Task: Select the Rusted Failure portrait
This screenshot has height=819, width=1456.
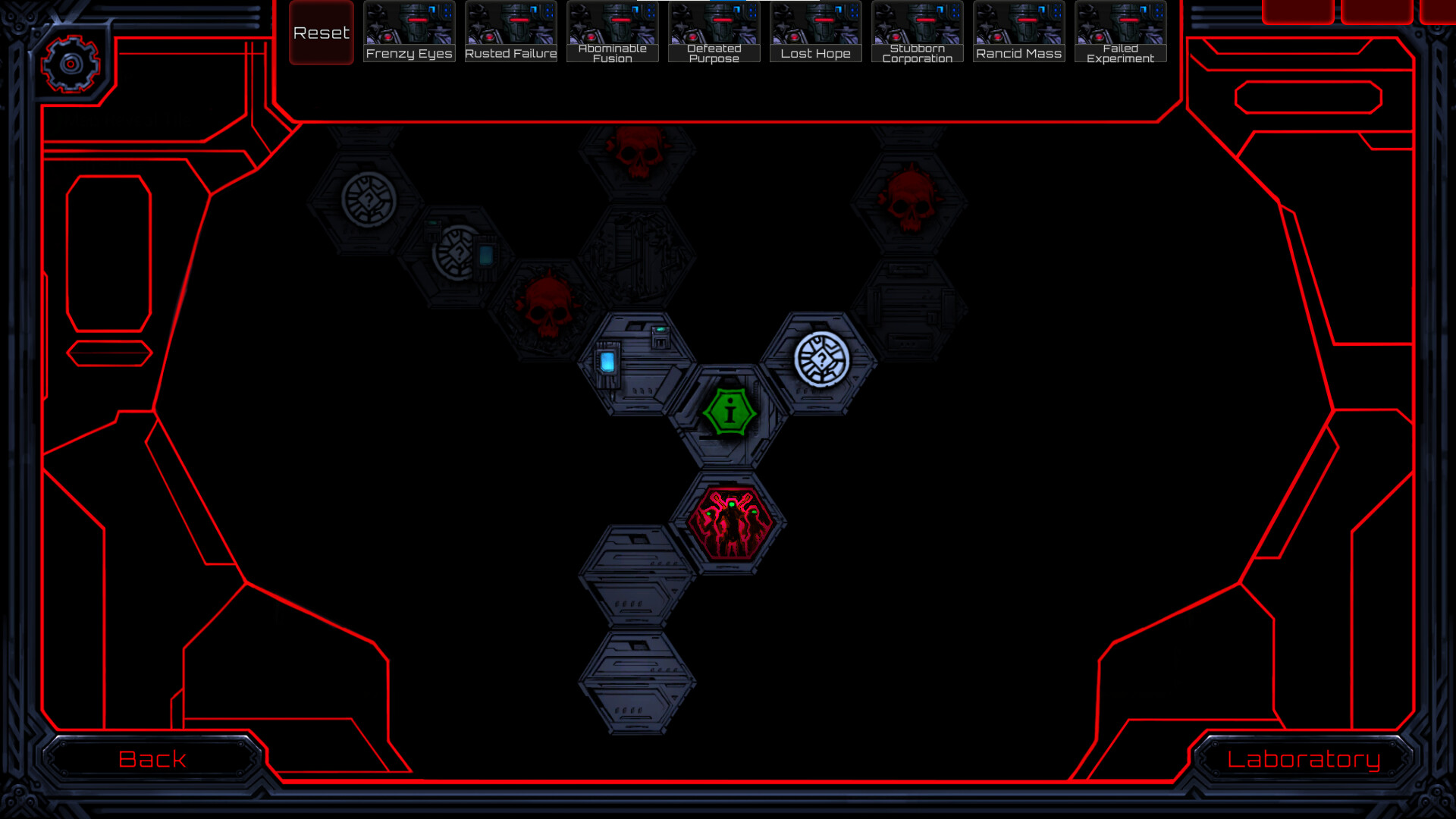Action: coord(510,30)
